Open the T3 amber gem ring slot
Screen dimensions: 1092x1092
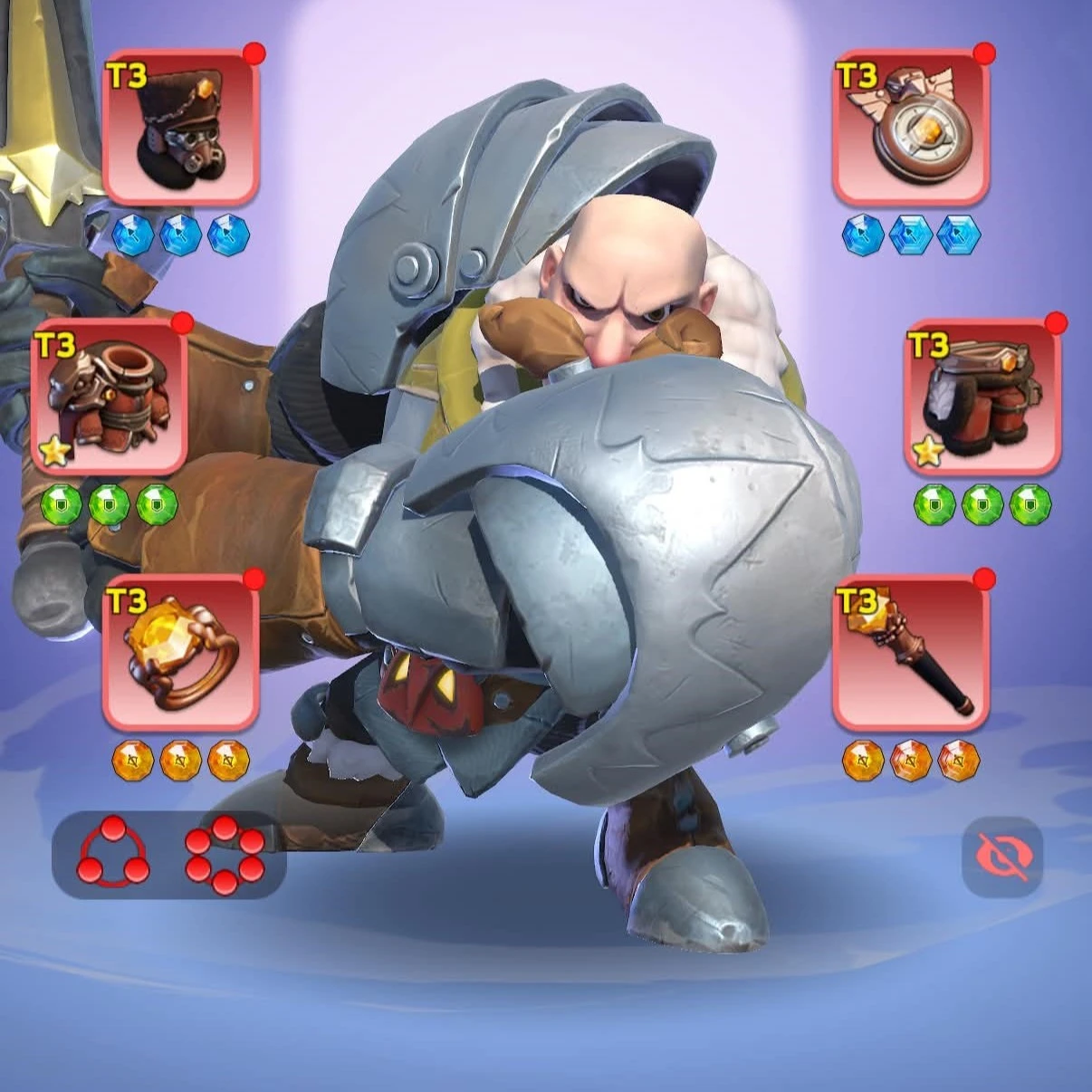click(x=181, y=652)
